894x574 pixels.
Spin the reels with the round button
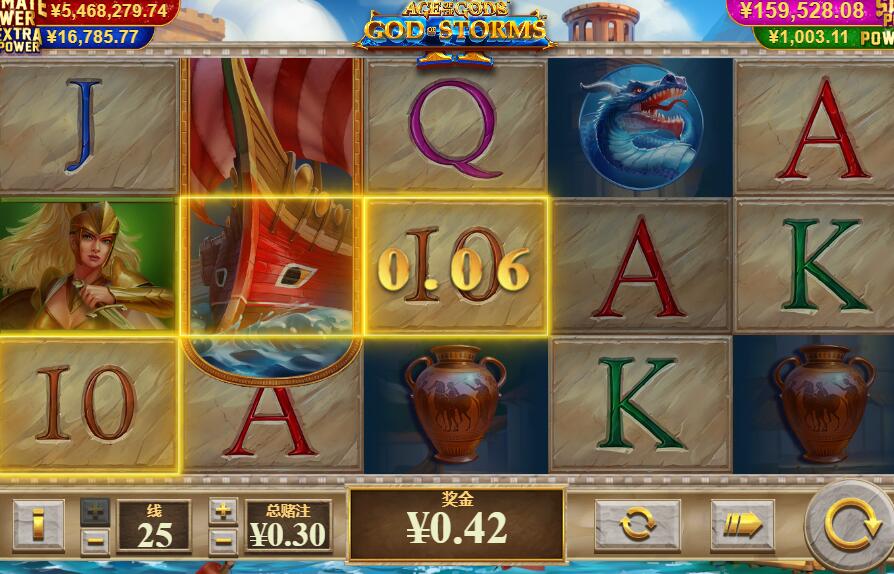[x=846, y=523]
